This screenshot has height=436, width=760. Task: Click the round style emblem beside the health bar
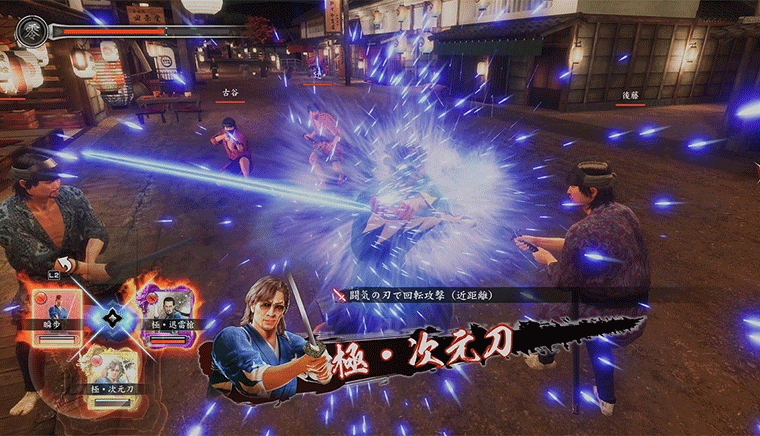[29, 31]
